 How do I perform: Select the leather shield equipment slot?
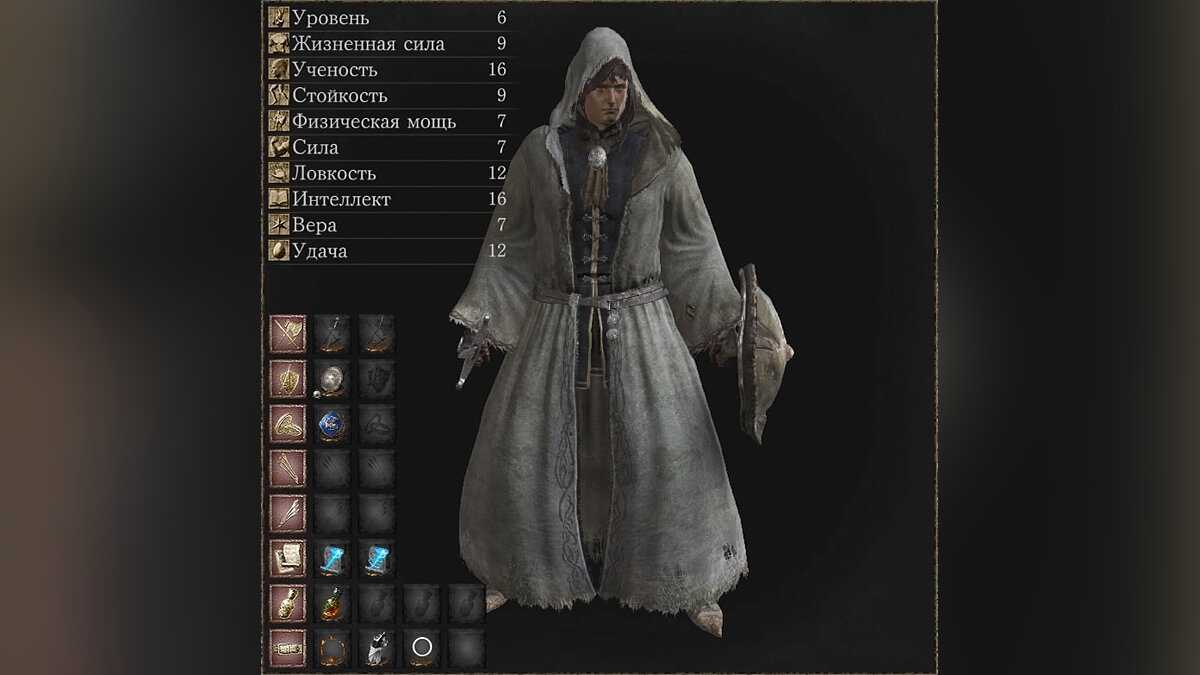tap(332, 379)
